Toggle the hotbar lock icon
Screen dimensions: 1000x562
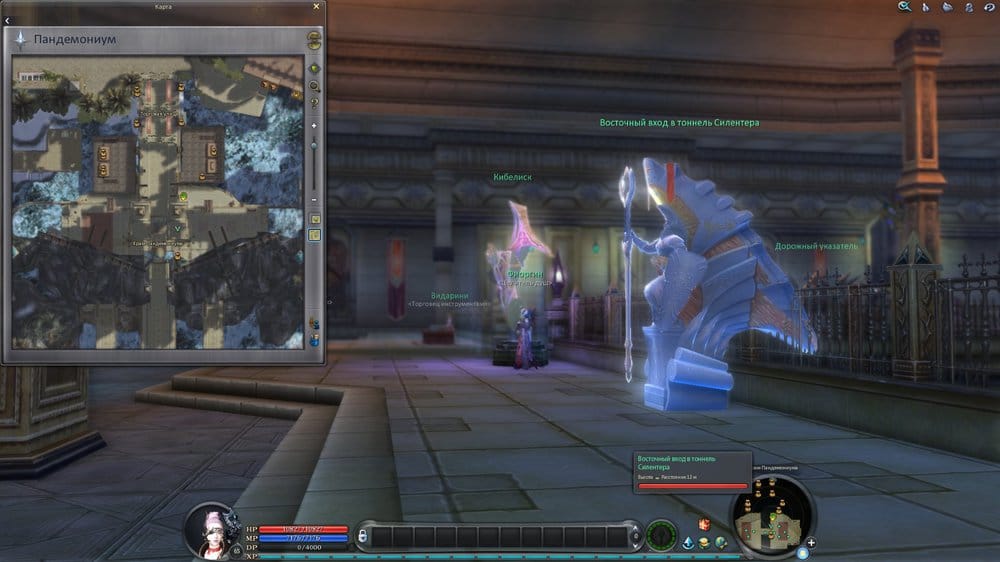[363, 537]
